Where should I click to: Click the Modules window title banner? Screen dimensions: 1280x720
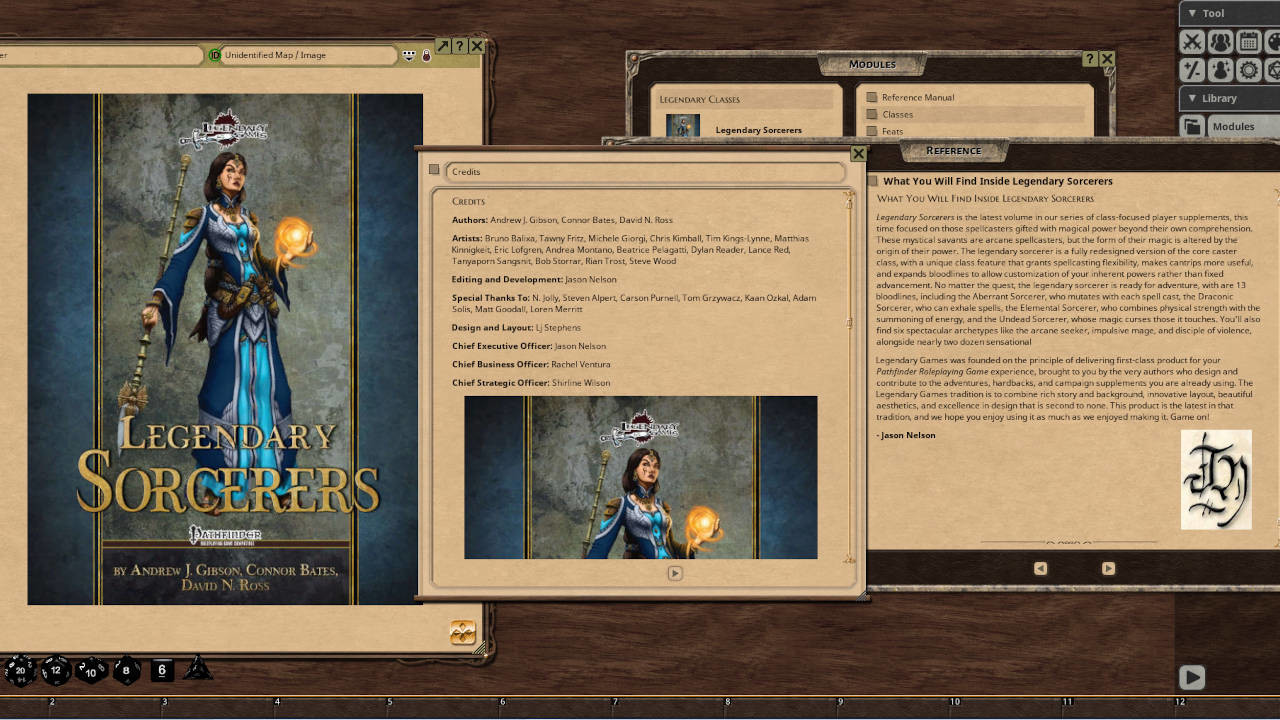872,63
